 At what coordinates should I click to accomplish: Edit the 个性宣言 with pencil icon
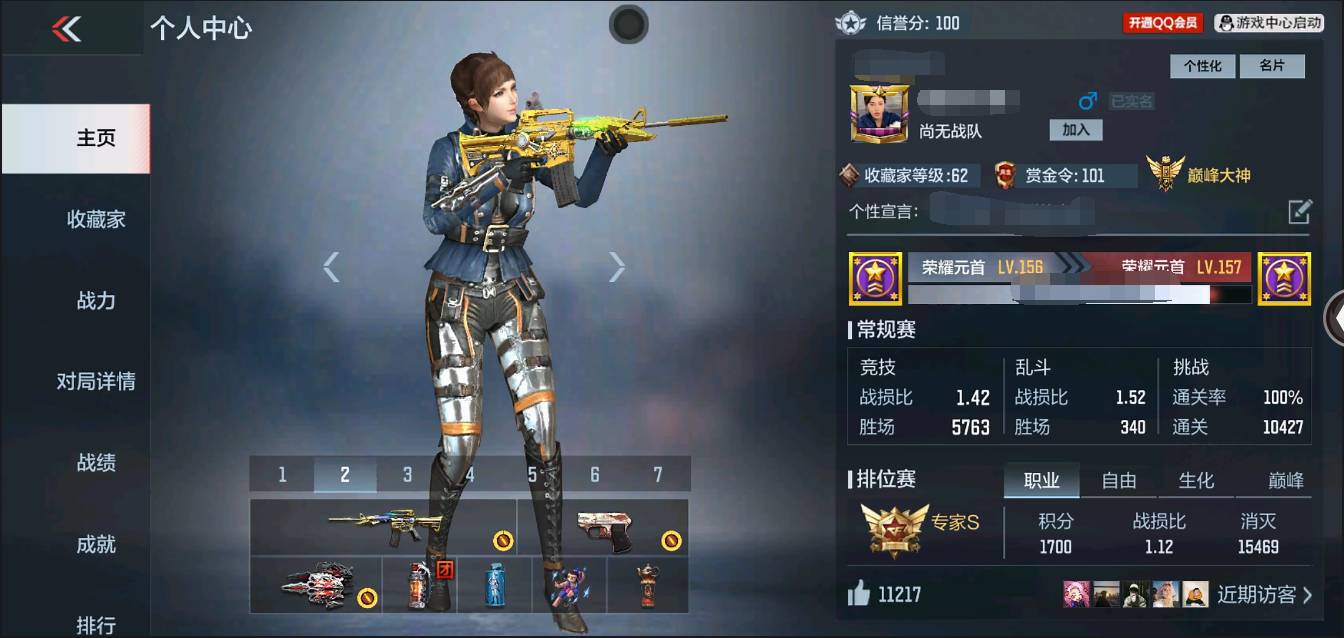coord(1299,211)
